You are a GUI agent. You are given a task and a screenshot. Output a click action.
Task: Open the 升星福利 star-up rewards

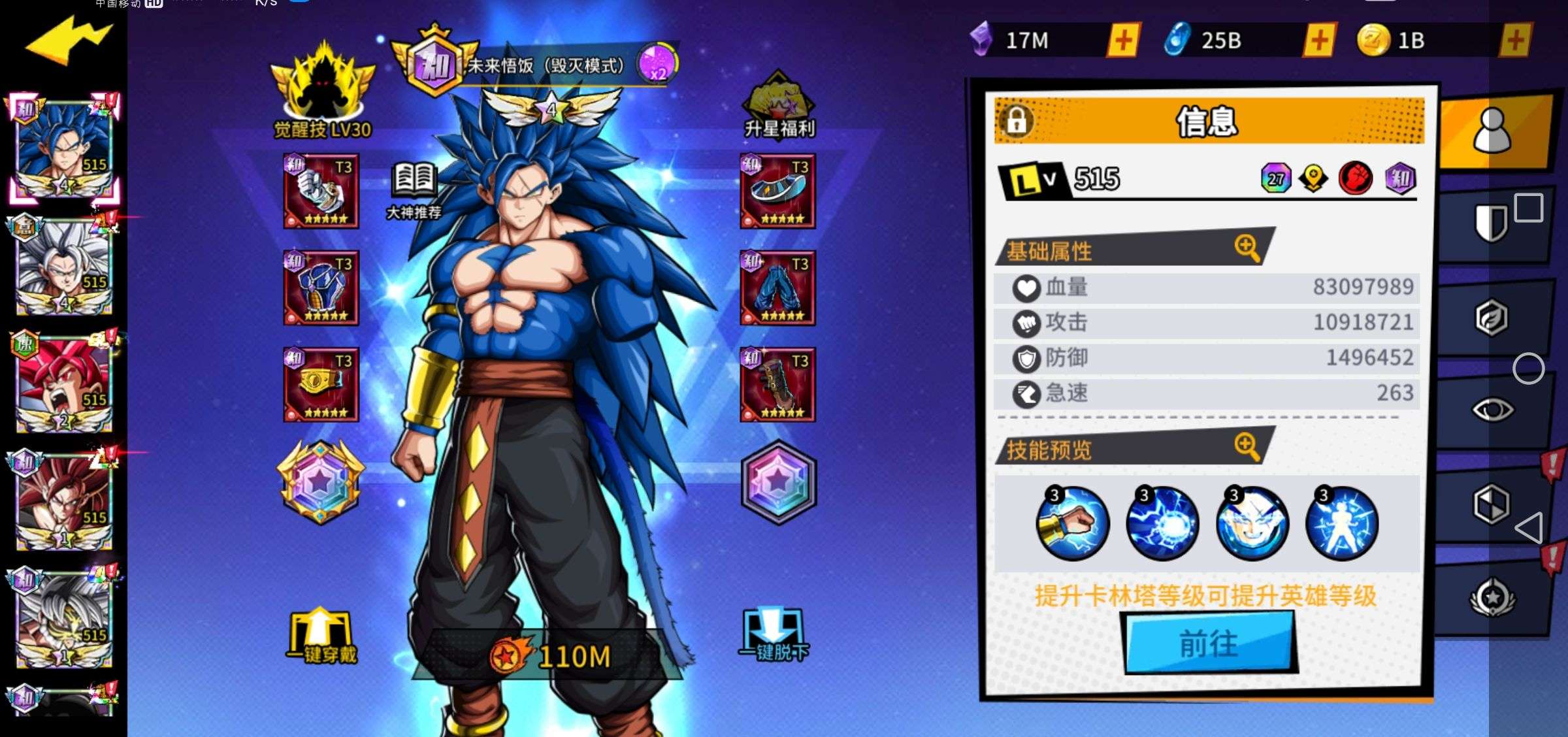pos(779,105)
